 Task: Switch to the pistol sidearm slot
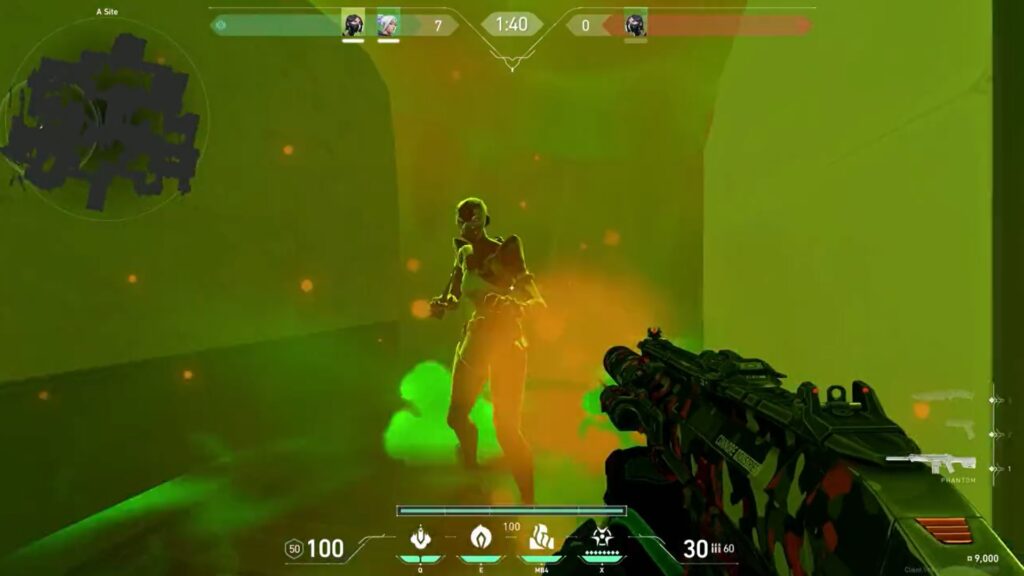pyautogui.click(x=959, y=429)
